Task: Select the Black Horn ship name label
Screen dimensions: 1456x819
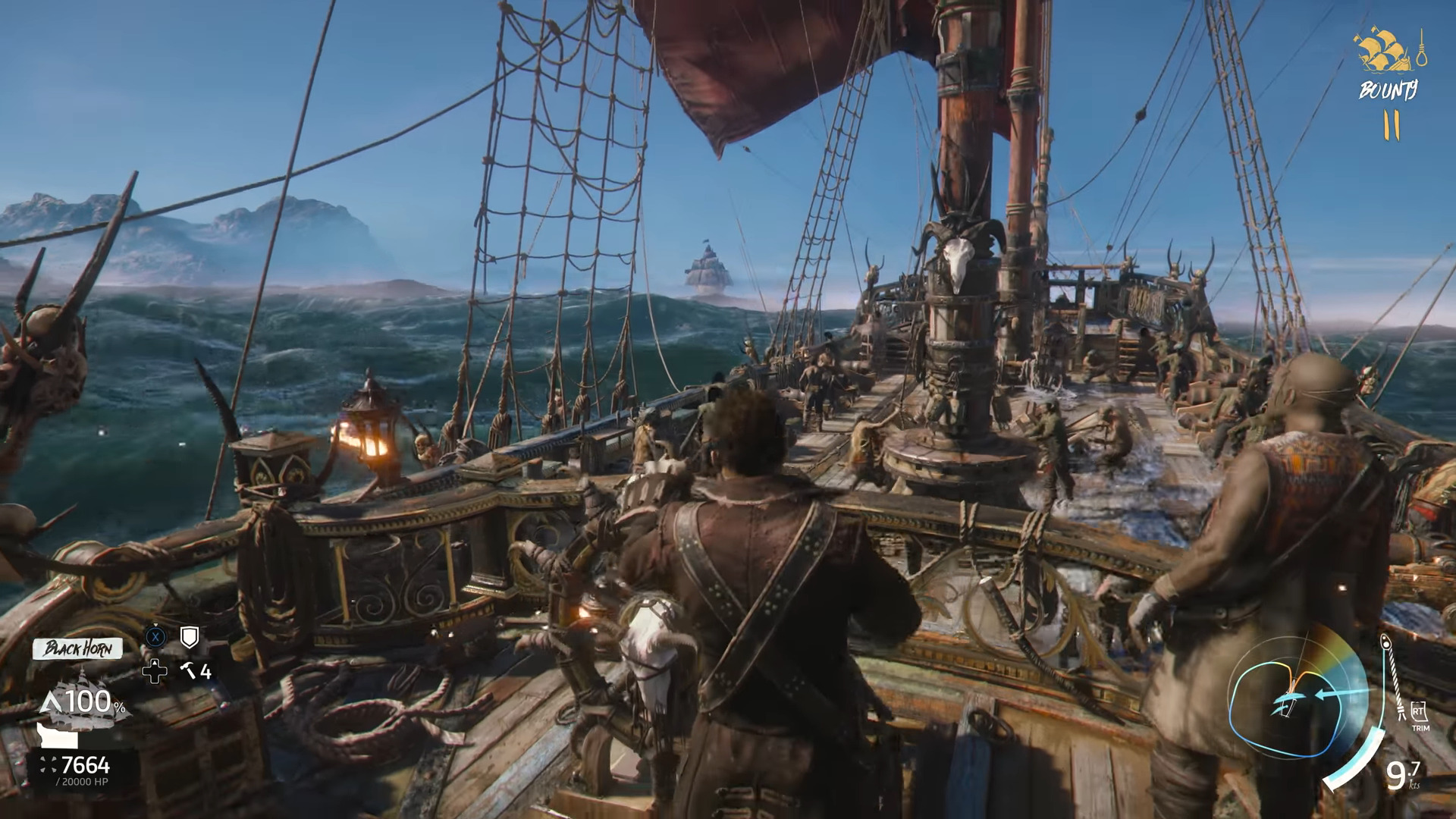Action: (77, 648)
